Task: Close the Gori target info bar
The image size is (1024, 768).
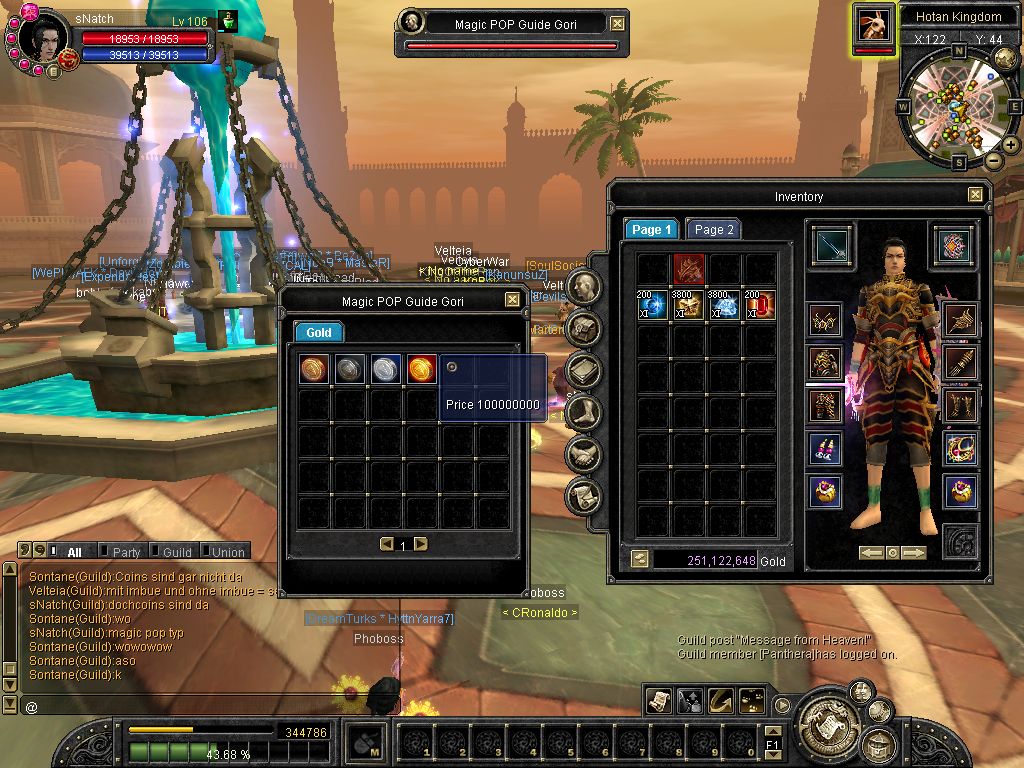Action: 618,24
